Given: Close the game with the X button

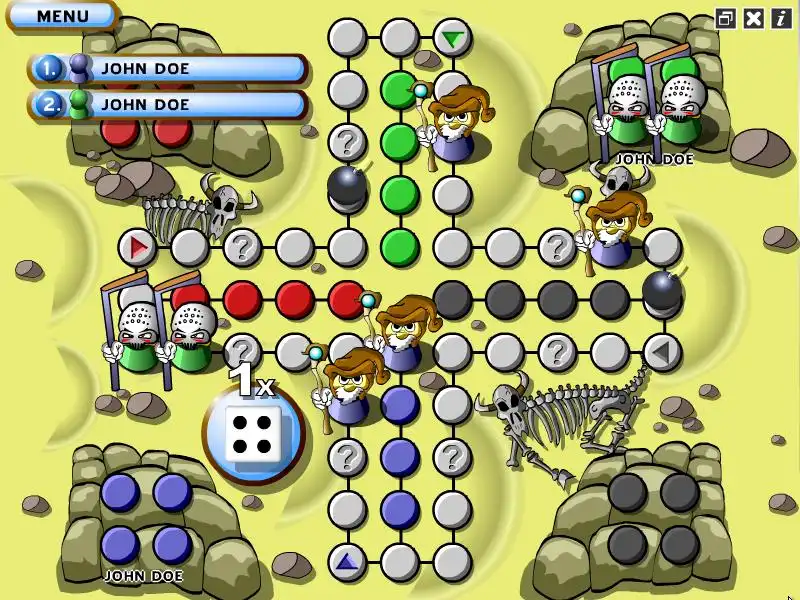Looking at the screenshot, I should click(754, 18).
